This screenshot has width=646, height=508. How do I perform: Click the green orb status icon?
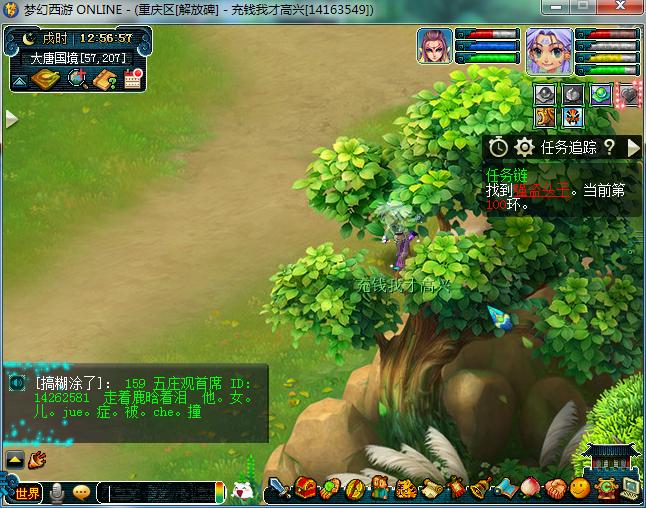coord(600,94)
